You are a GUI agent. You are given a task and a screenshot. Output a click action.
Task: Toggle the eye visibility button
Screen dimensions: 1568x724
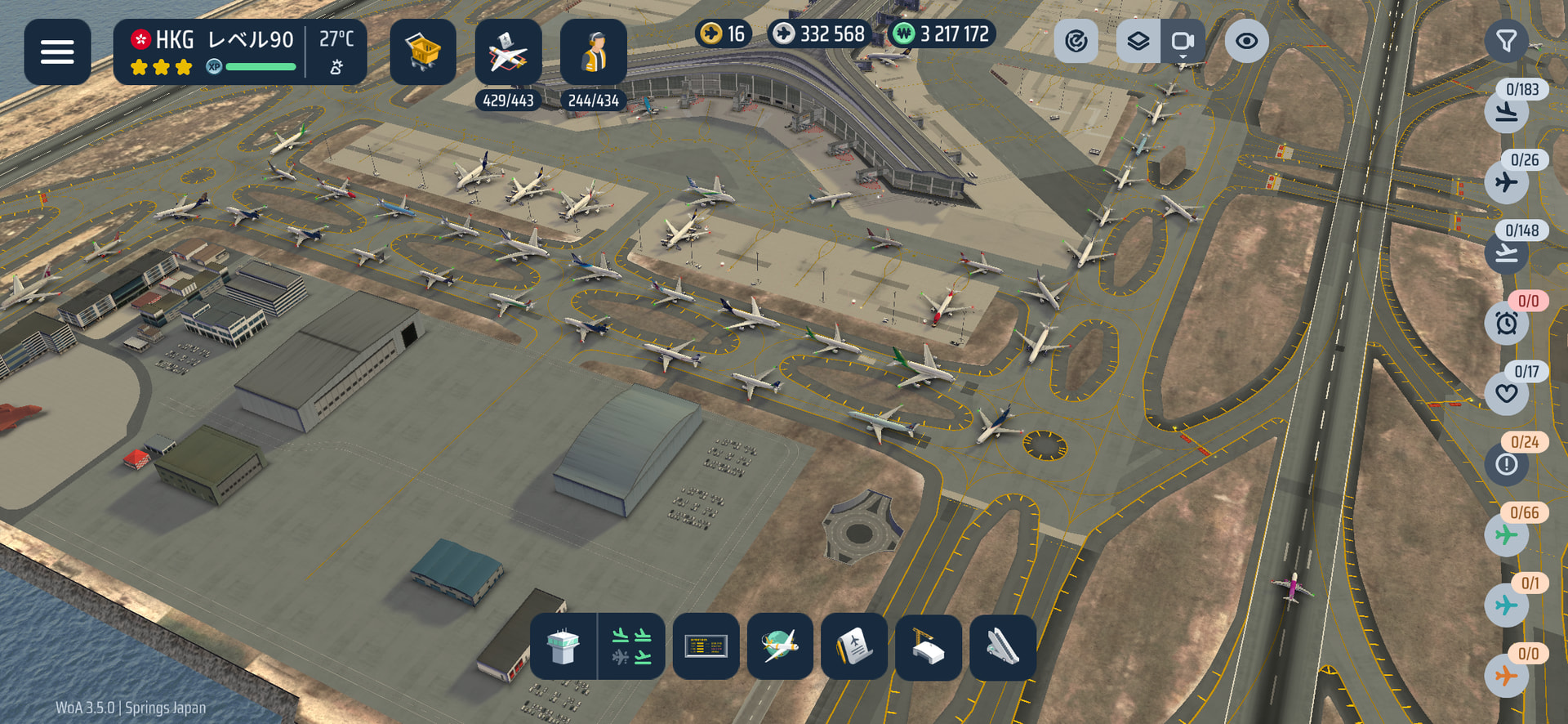coord(1246,41)
